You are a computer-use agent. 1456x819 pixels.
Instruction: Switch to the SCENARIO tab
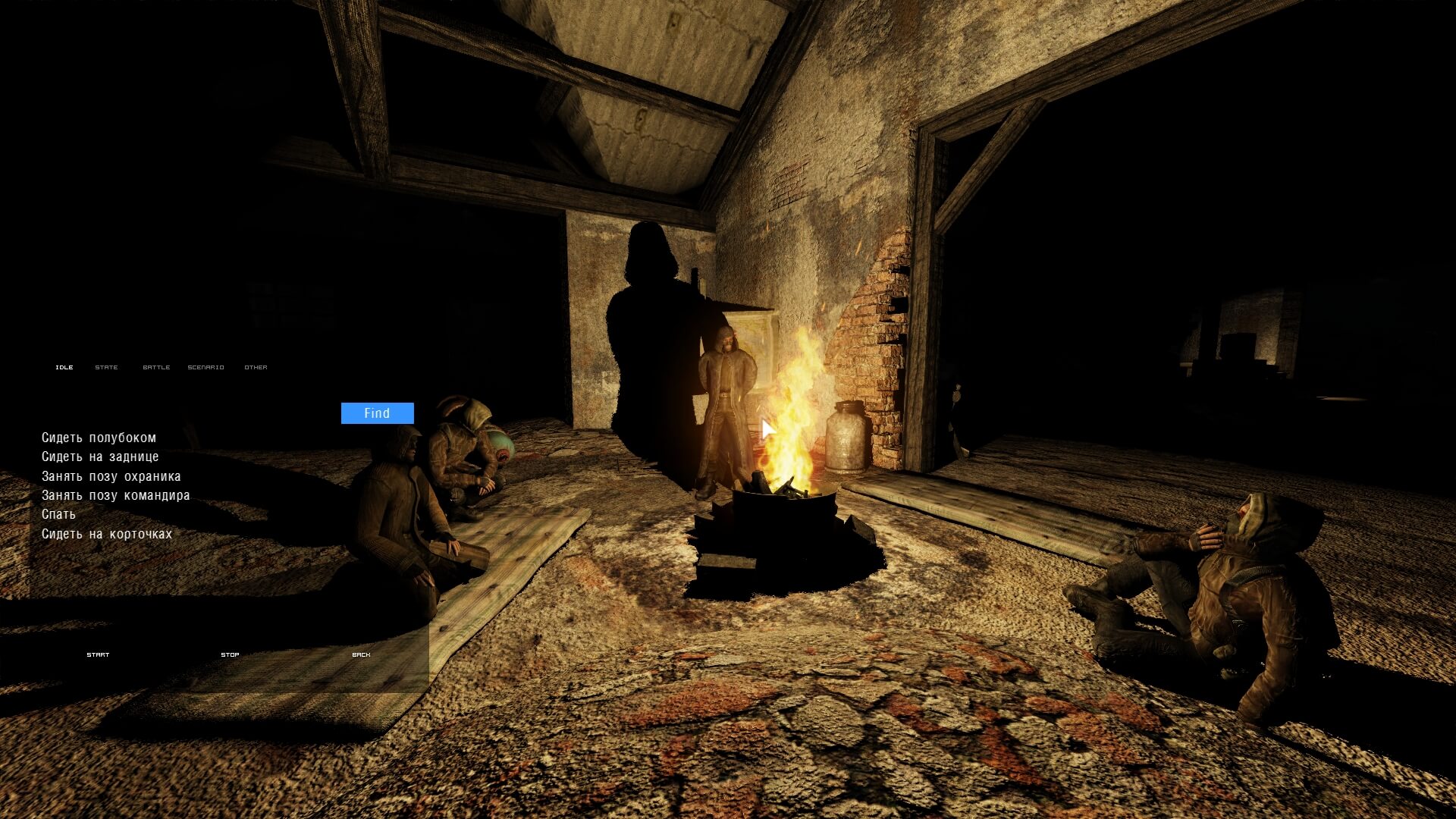206,367
